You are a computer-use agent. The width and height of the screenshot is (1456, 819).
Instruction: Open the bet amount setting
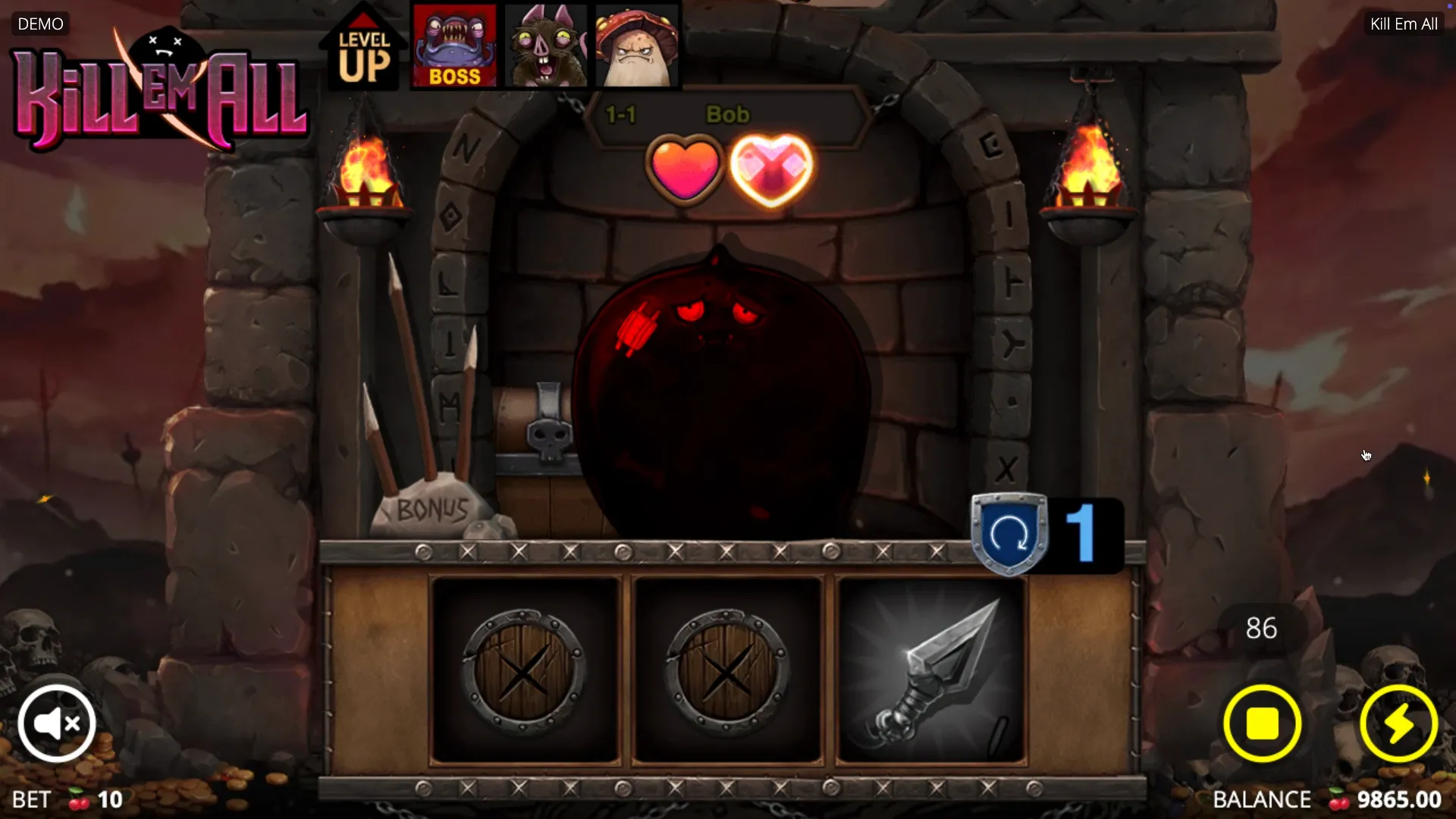(68, 799)
